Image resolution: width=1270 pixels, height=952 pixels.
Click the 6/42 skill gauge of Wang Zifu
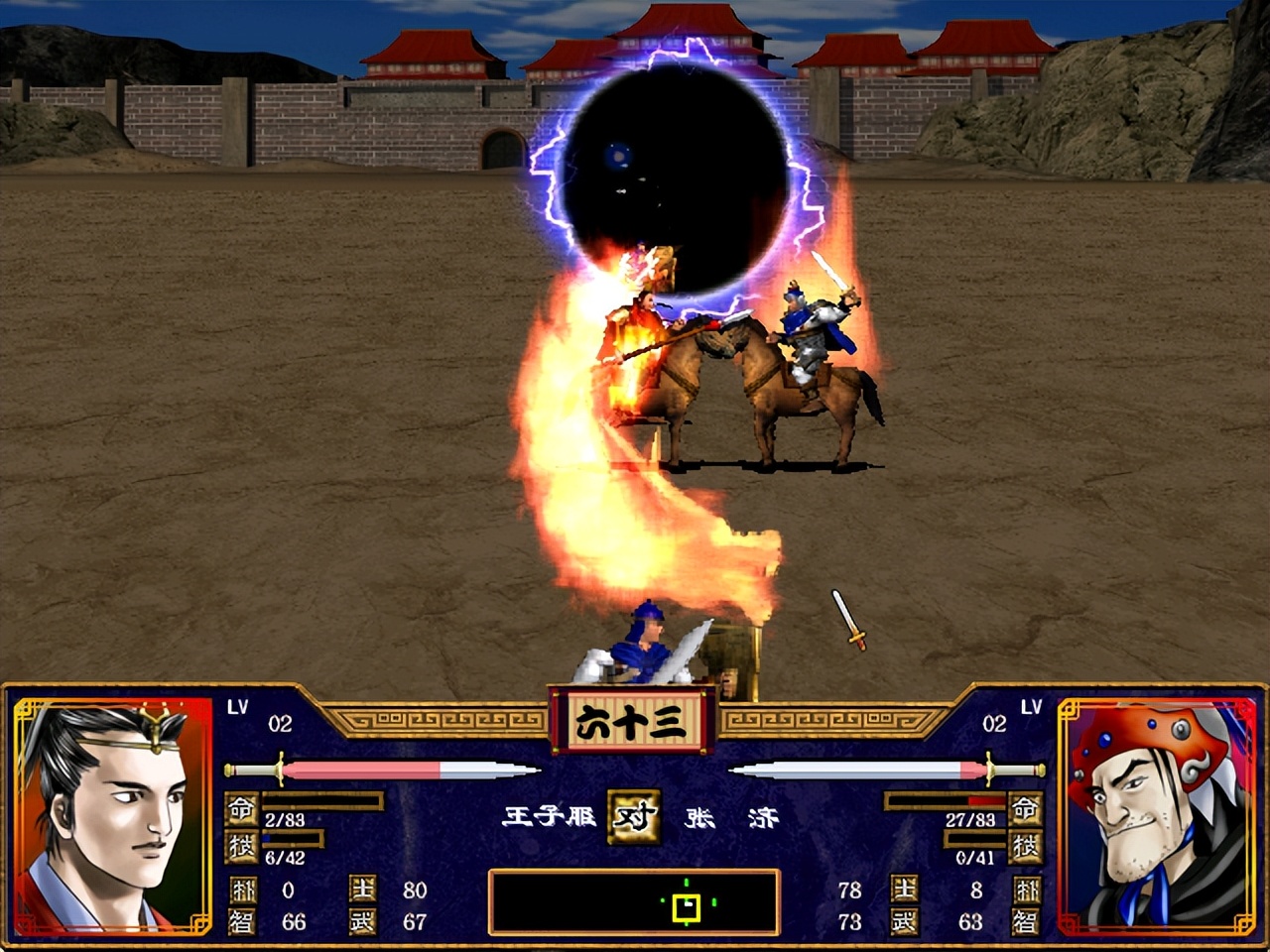coord(291,838)
